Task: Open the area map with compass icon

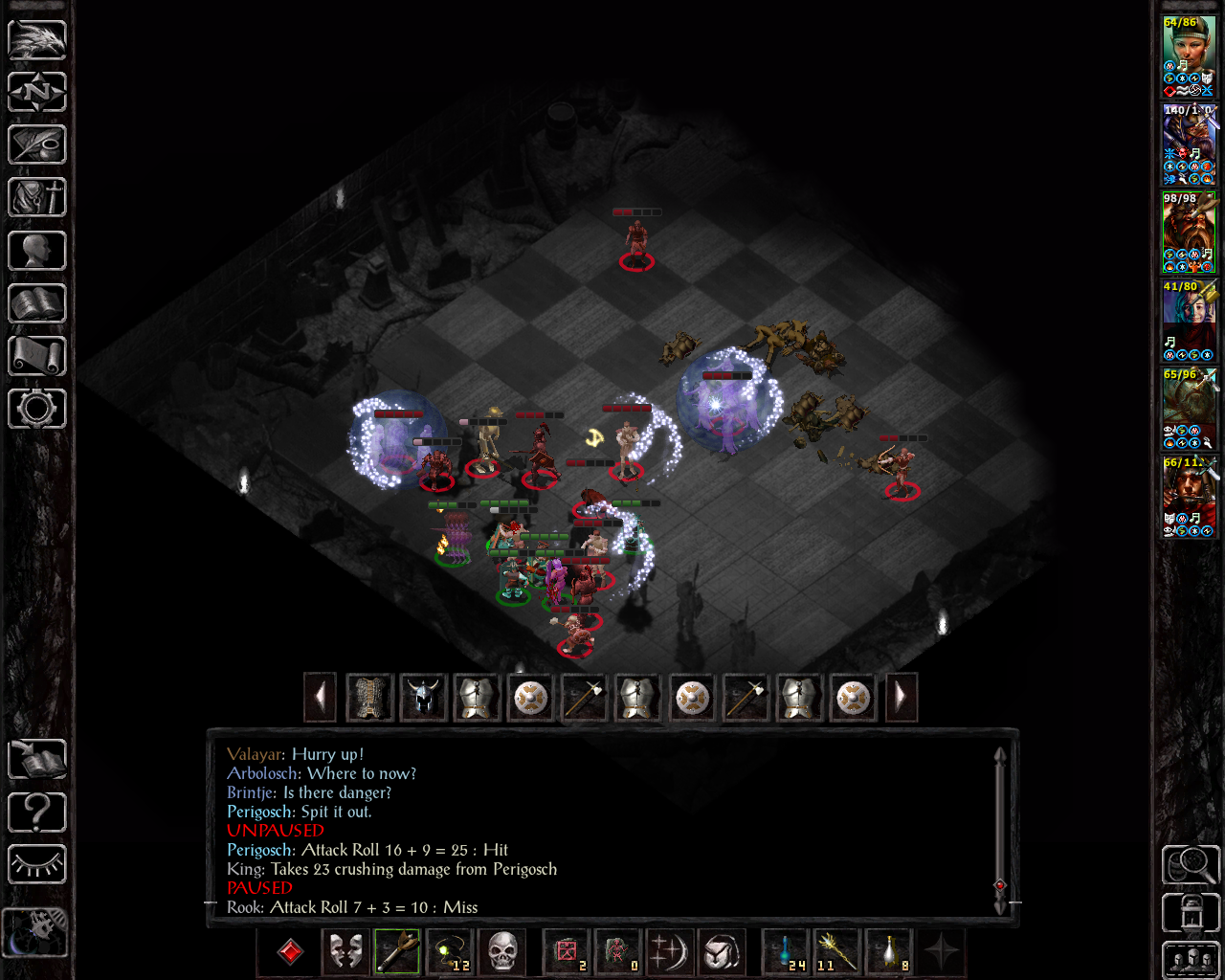Action: coord(37,92)
